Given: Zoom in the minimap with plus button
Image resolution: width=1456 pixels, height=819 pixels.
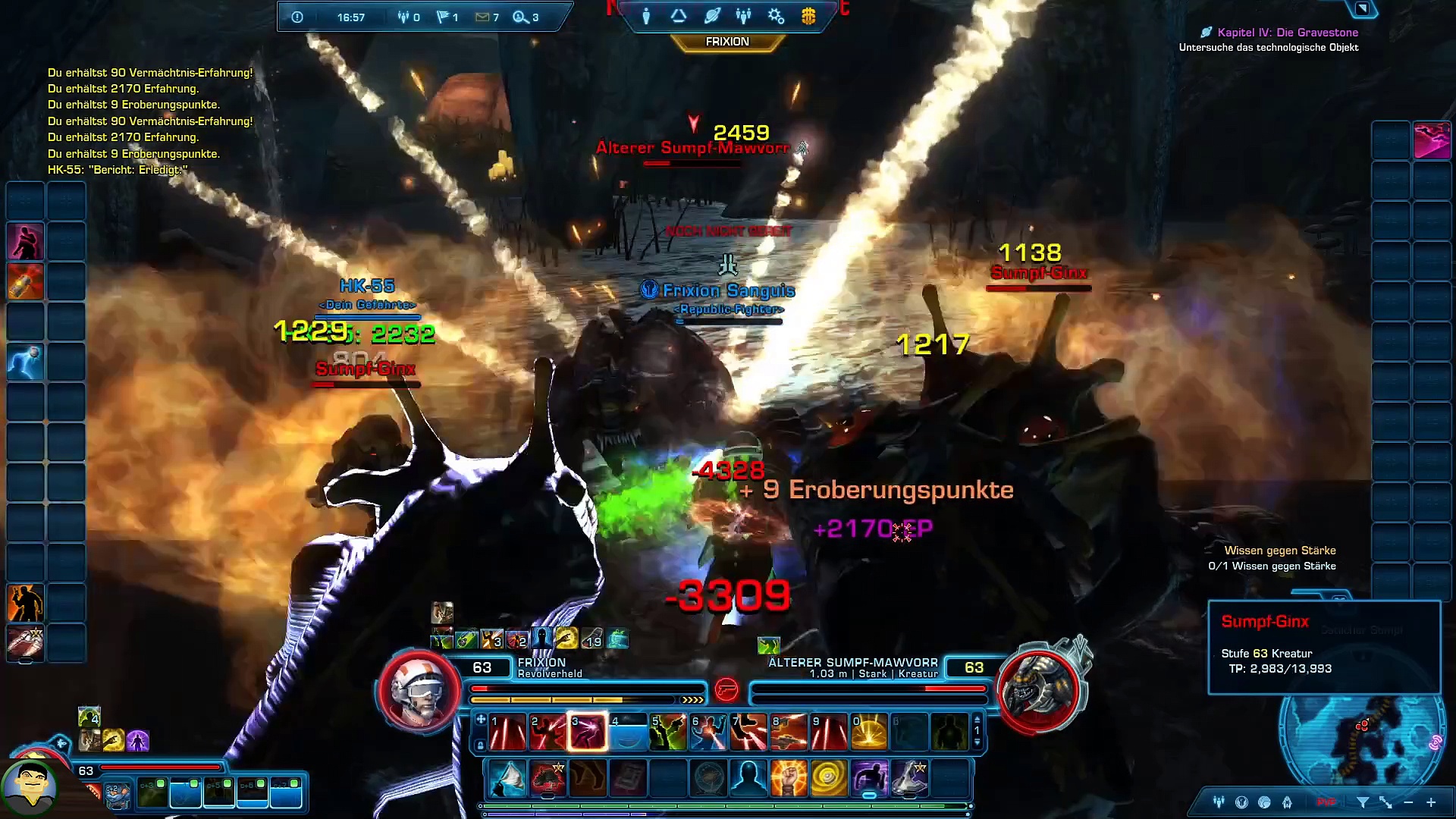Looking at the screenshot, I should [1431, 802].
